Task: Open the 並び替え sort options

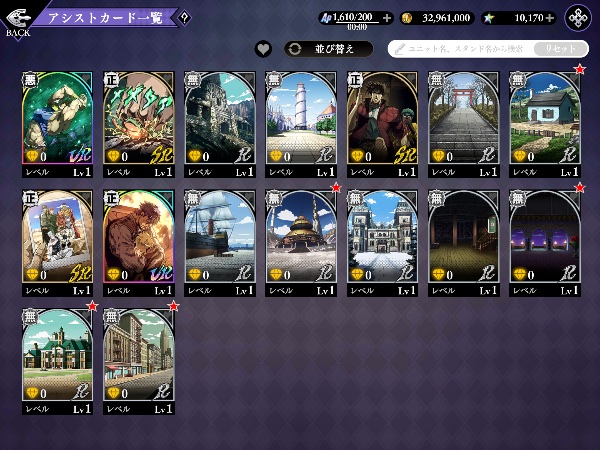Action: [x=328, y=48]
